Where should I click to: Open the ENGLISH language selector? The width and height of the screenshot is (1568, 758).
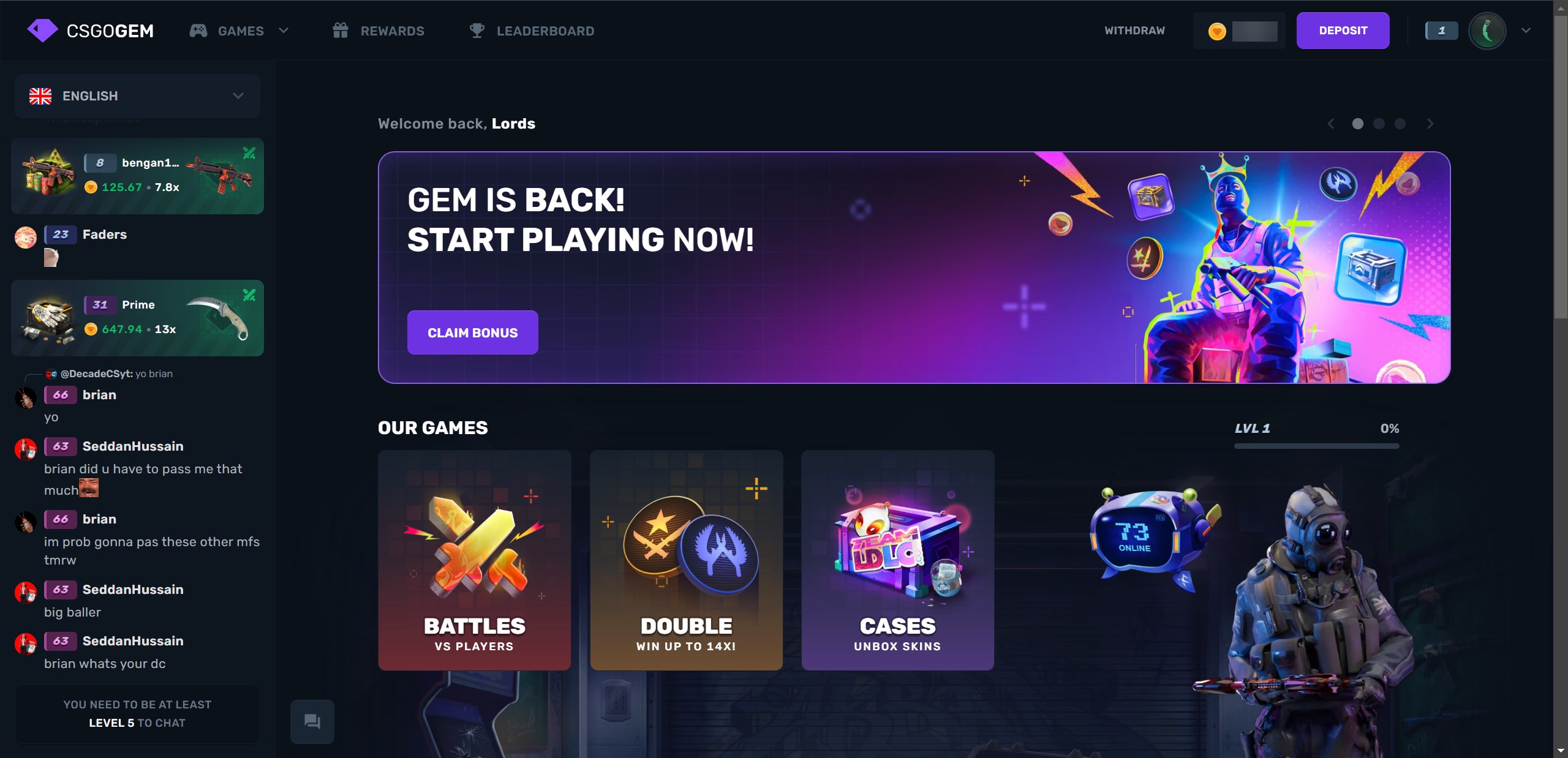(x=136, y=96)
